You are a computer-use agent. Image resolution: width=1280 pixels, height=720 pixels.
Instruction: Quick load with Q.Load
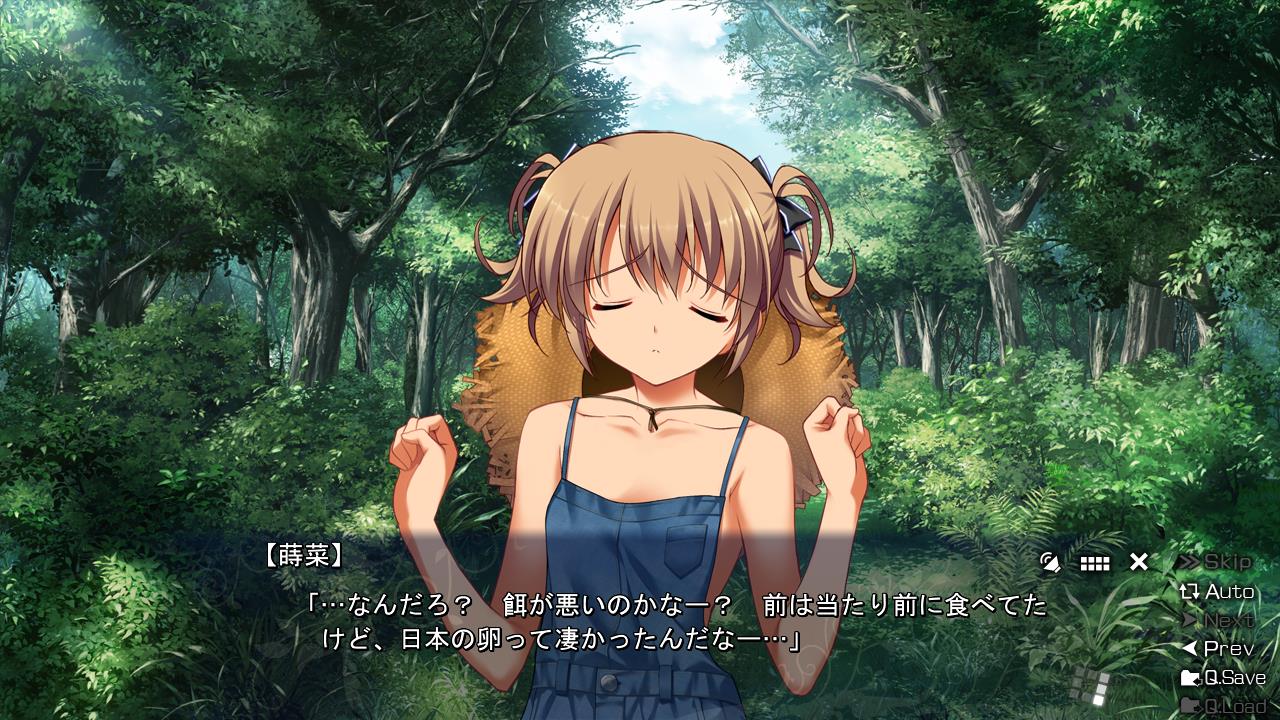pyautogui.click(x=1224, y=706)
